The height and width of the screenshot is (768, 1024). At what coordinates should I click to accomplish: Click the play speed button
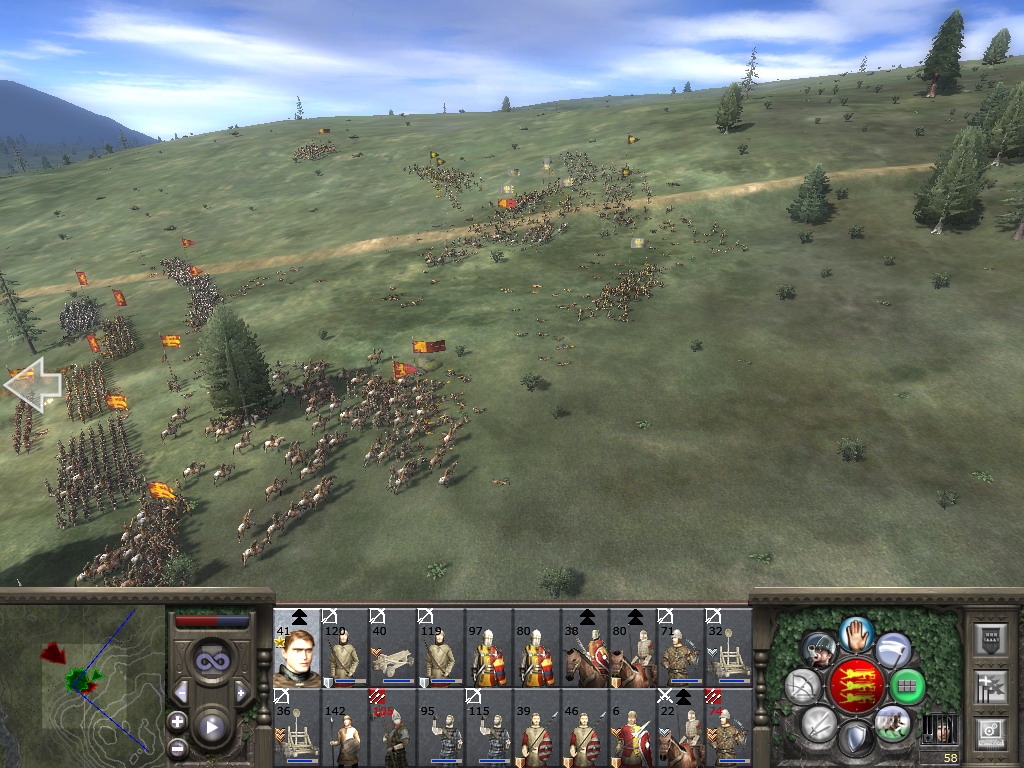click(212, 727)
